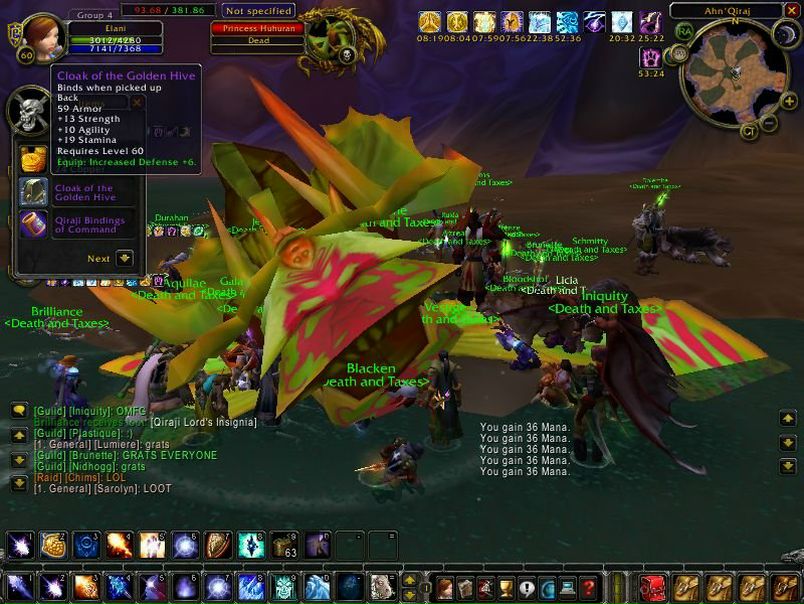Zoom out on the minimap
Image resolution: width=804 pixels, height=604 pixels.
[x=768, y=122]
